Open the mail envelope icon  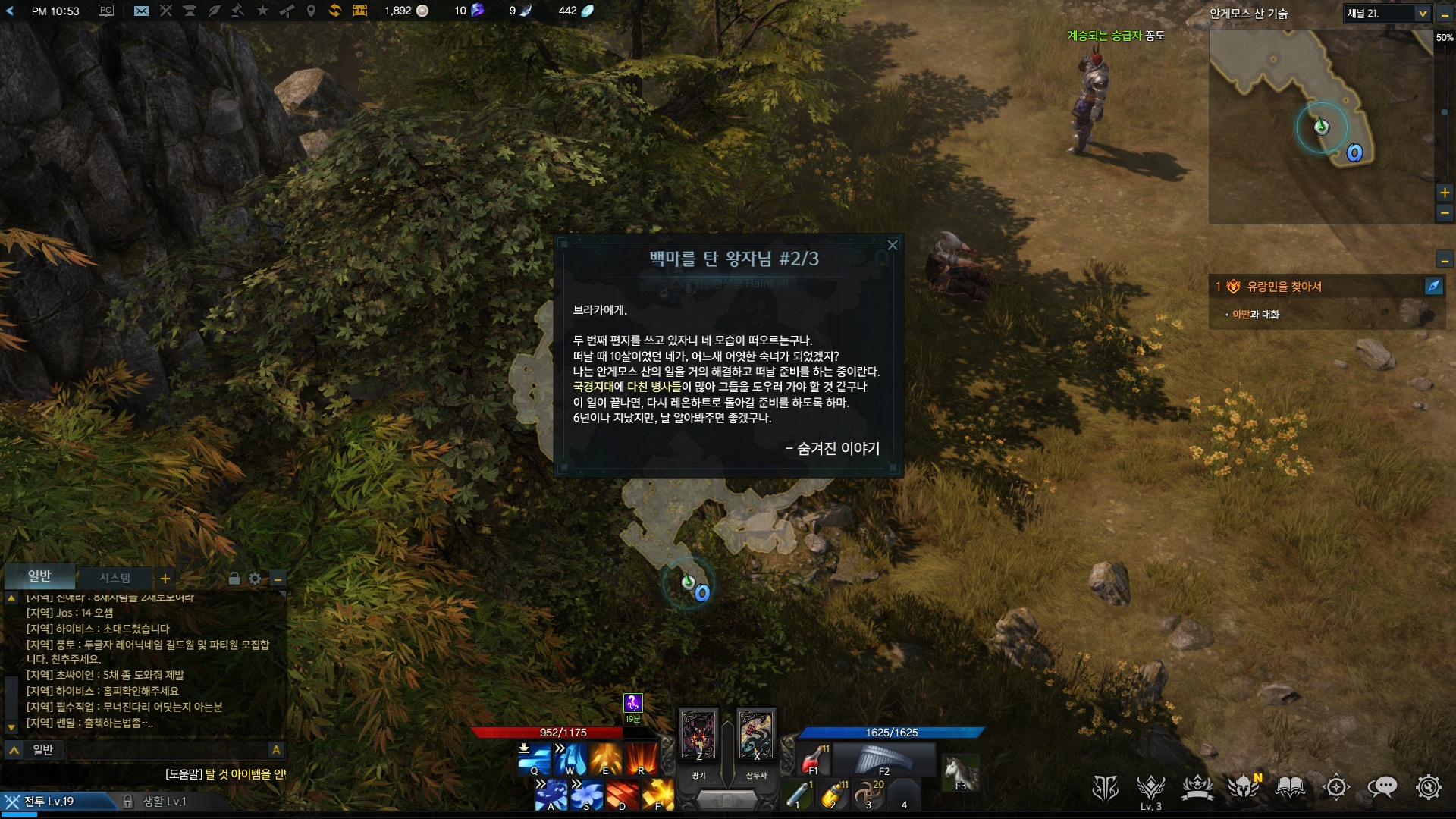click(141, 11)
